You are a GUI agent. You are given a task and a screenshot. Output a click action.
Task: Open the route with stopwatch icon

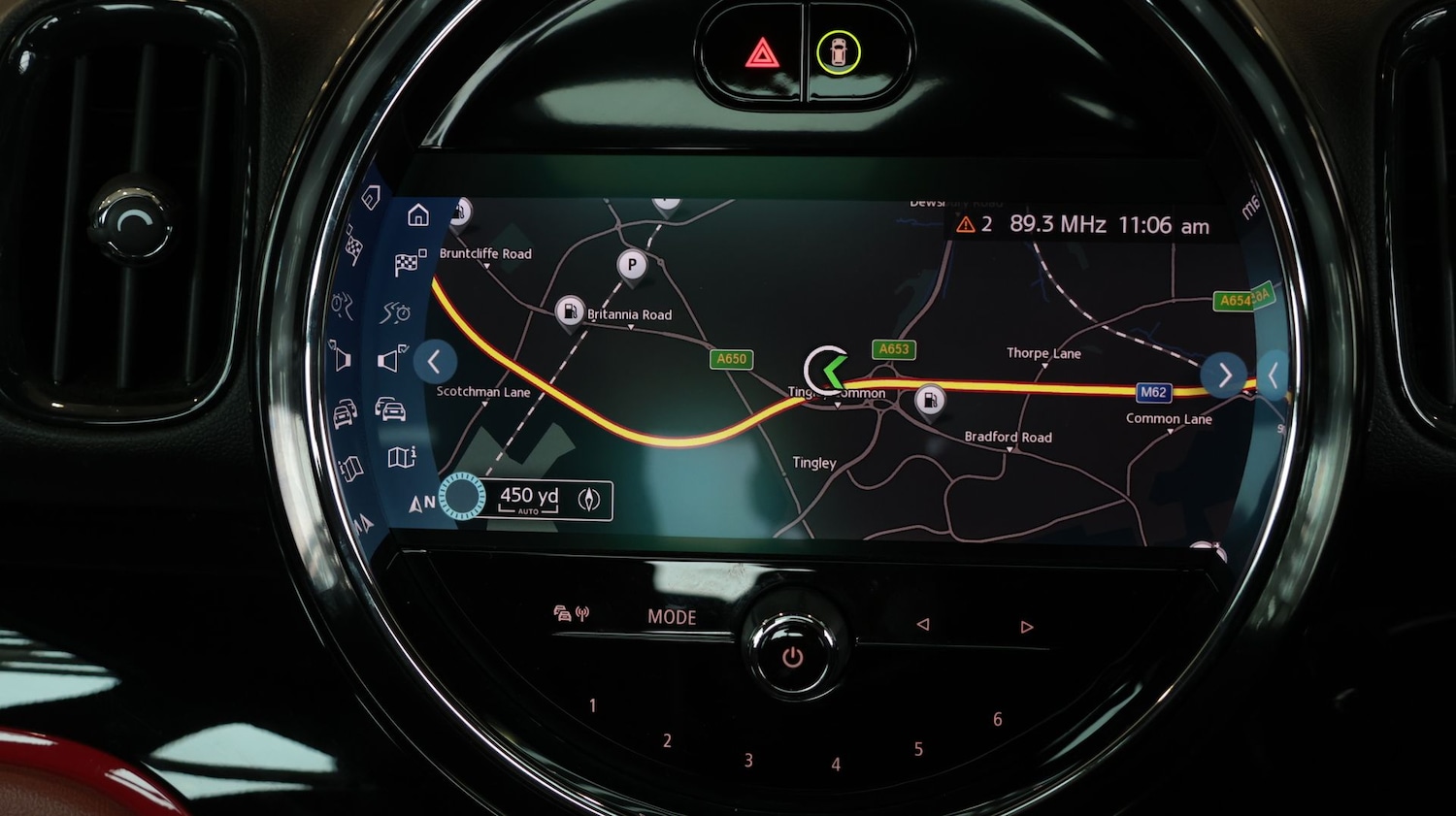(396, 312)
